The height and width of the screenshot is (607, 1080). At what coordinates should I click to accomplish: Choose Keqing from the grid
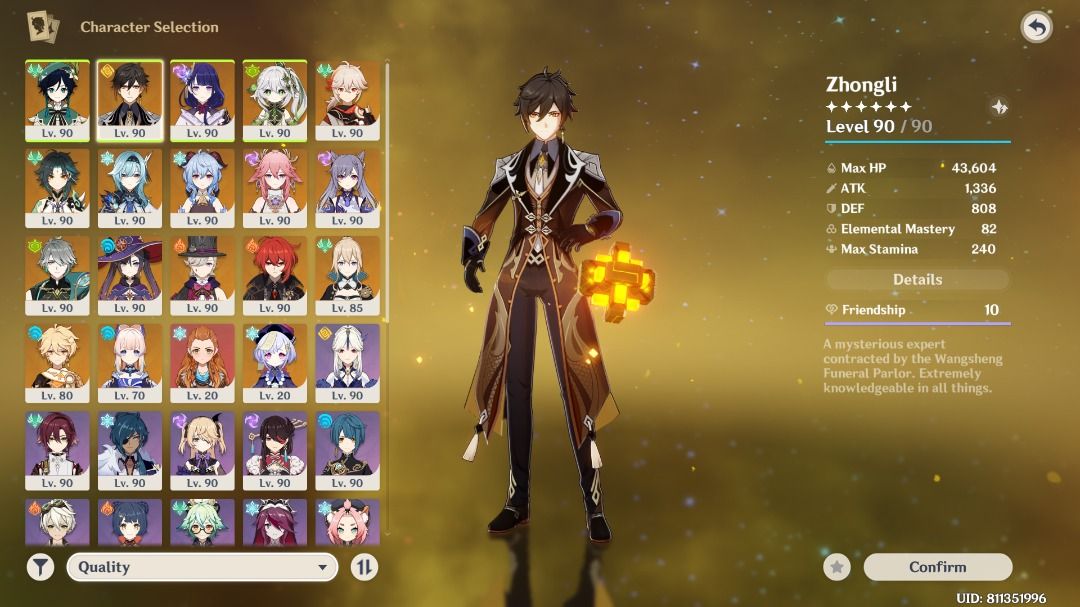pyautogui.click(x=347, y=187)
